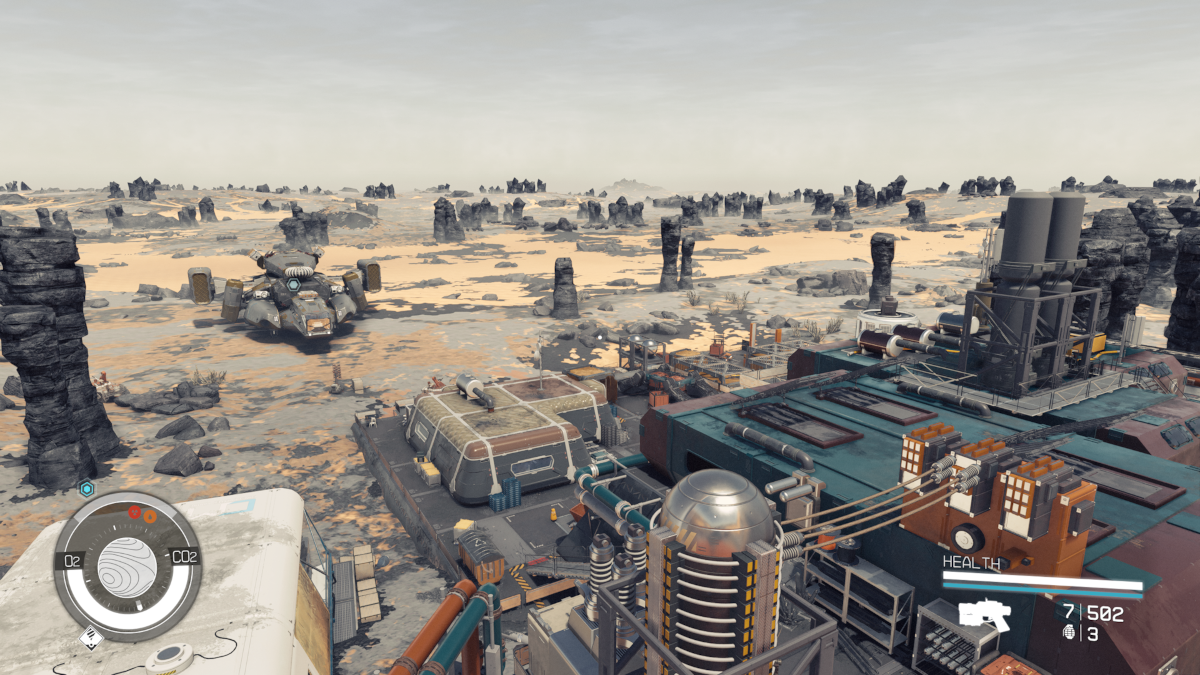Click the red radiation hazard icon
The width and height of the screenshot is (1200, 675).
click(x=134, y=512)
